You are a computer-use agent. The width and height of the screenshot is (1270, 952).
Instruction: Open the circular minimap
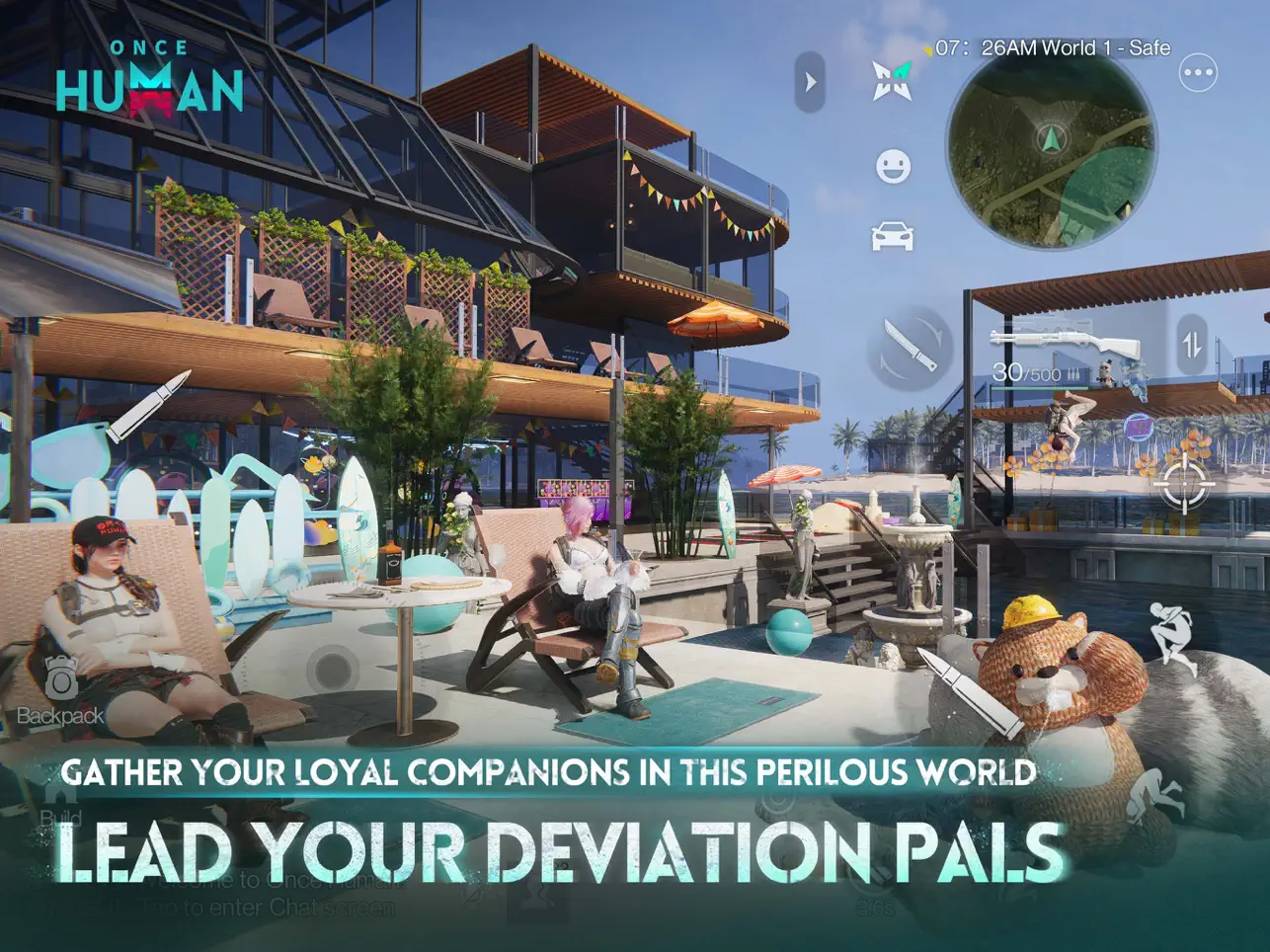point(1050,163)
